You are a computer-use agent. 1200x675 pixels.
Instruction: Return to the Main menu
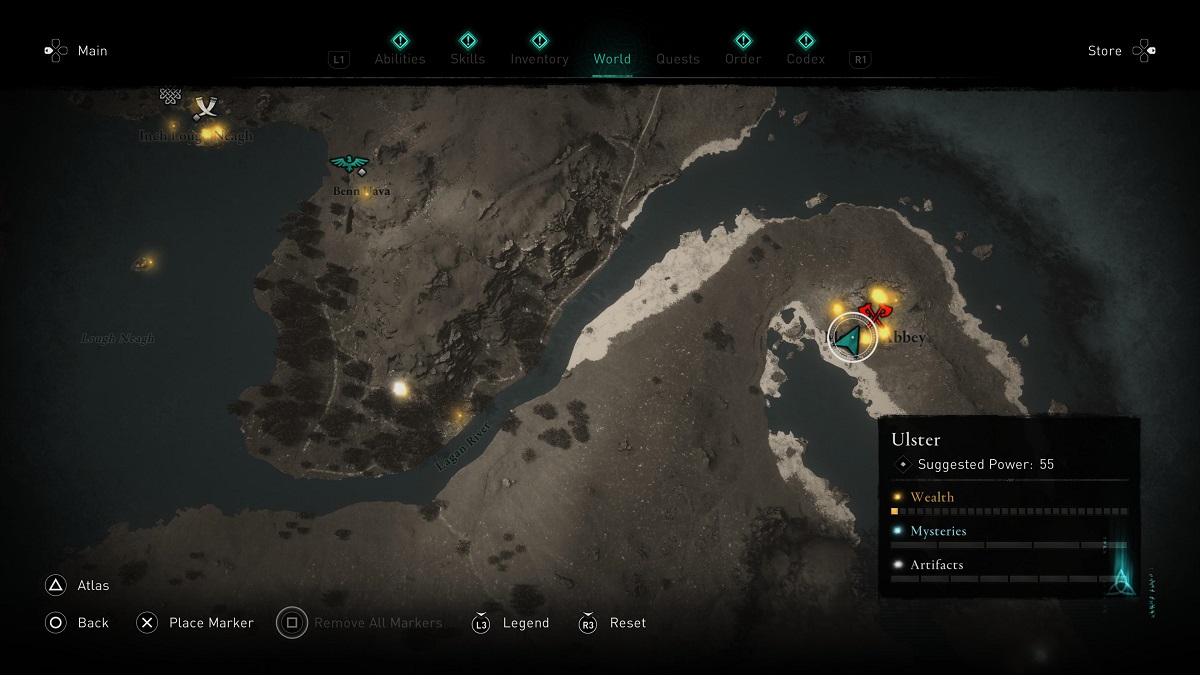[92, 51]
